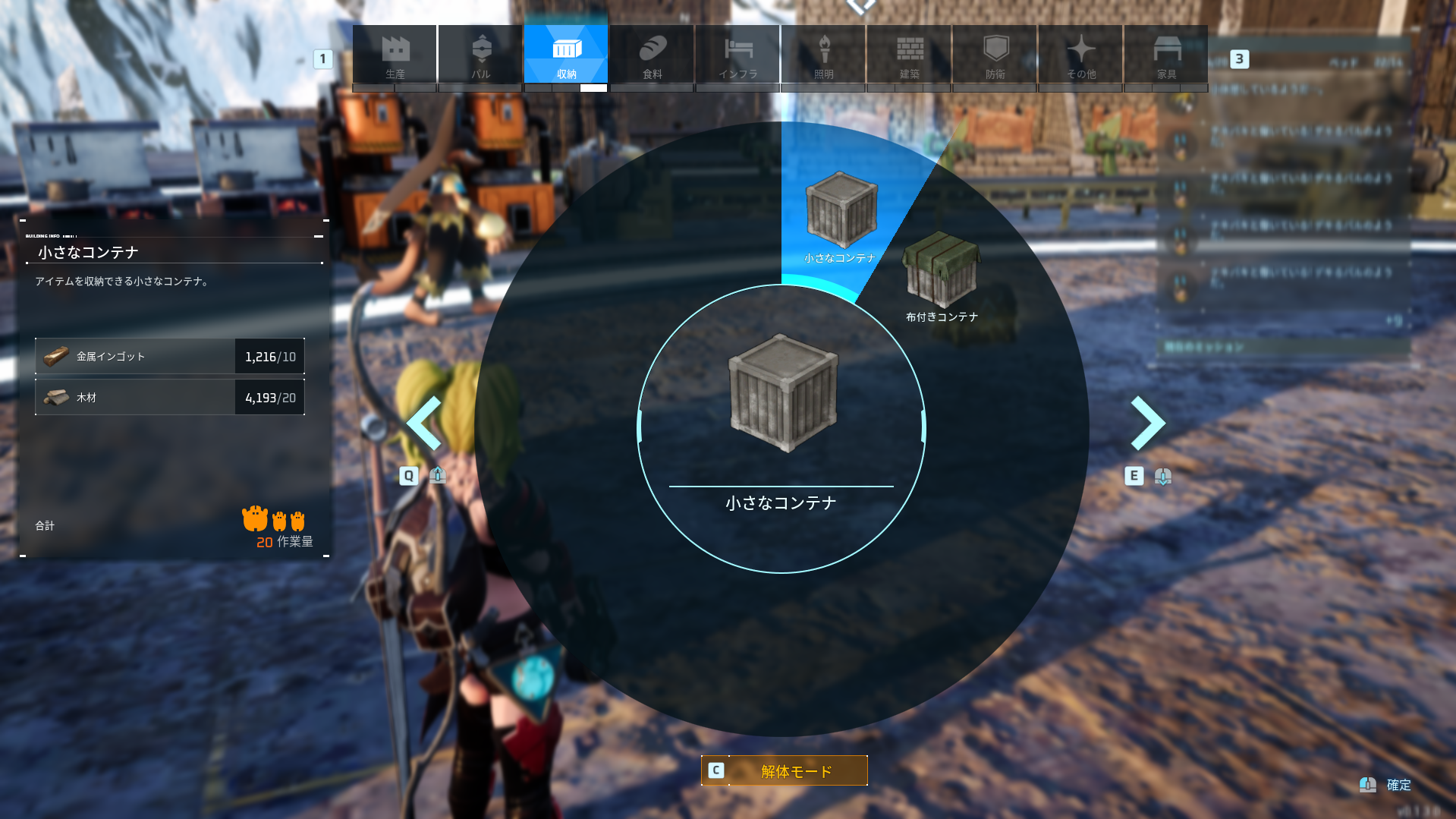Click 確定 to confirm placement
This screenshot has width=1456, height=819.
click(x=1398, y=785)
